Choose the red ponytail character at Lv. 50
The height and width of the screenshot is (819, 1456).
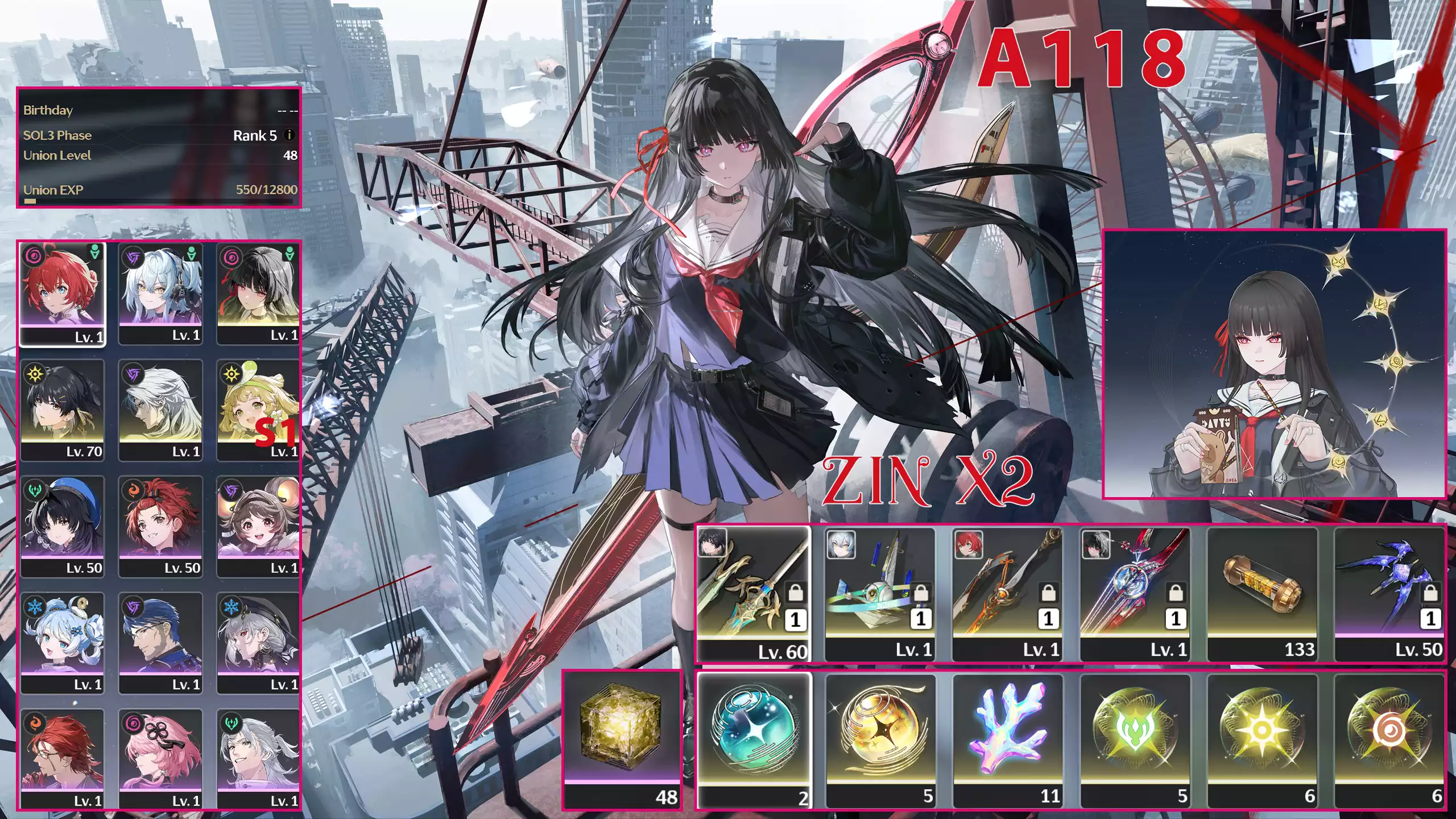pyautogui.click(x=160, y=526)
